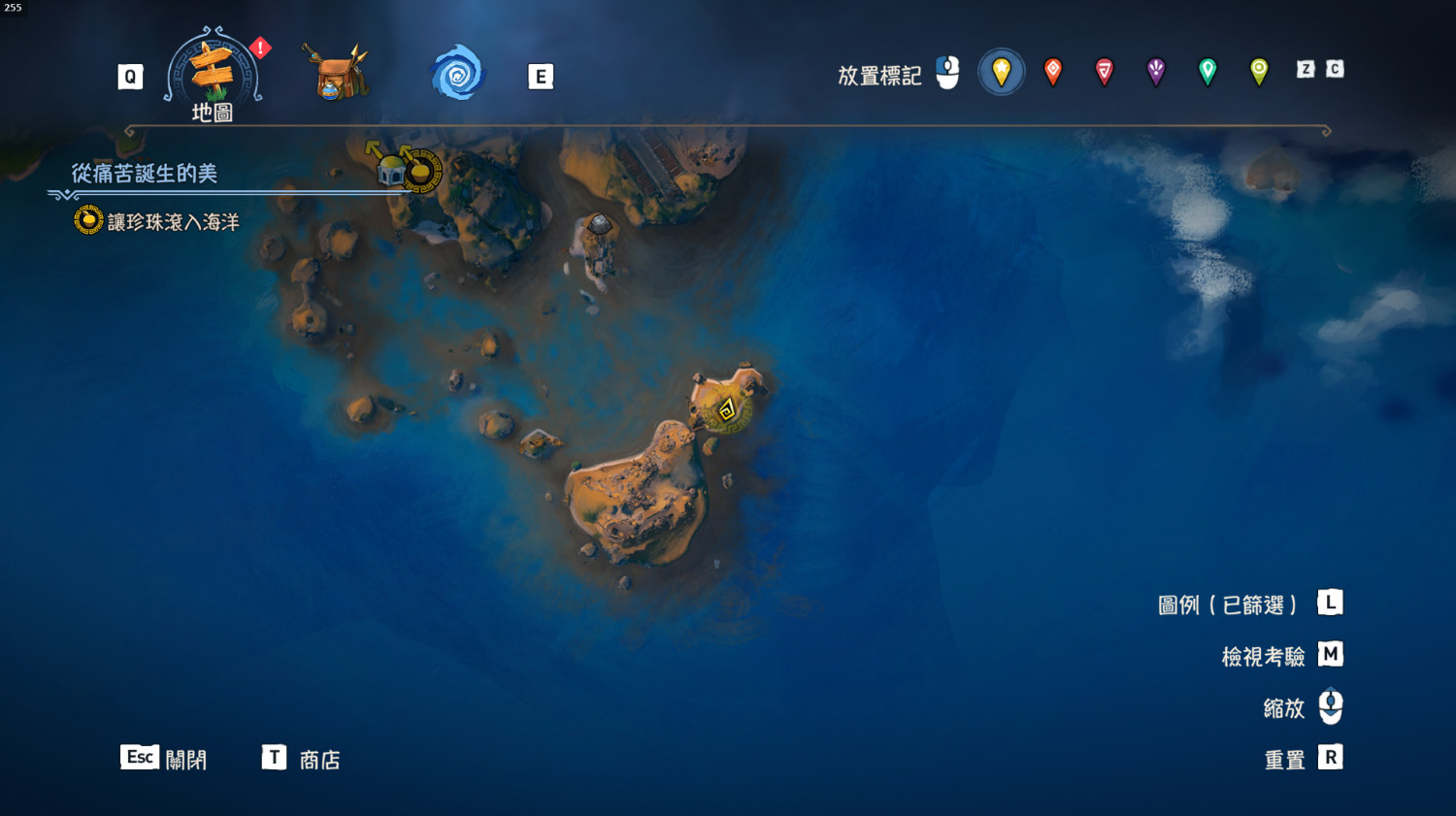The width and height of the screenshot is (1456, 816).
Task: Select the 從痛苦誕生的美 quest title
Action: 145,174
